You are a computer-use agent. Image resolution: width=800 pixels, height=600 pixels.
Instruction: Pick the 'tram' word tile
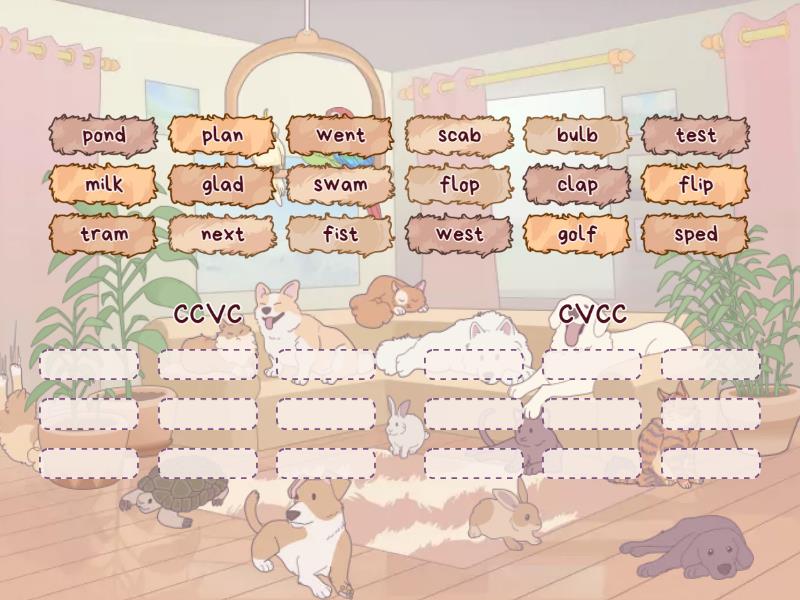click(104, 235)
